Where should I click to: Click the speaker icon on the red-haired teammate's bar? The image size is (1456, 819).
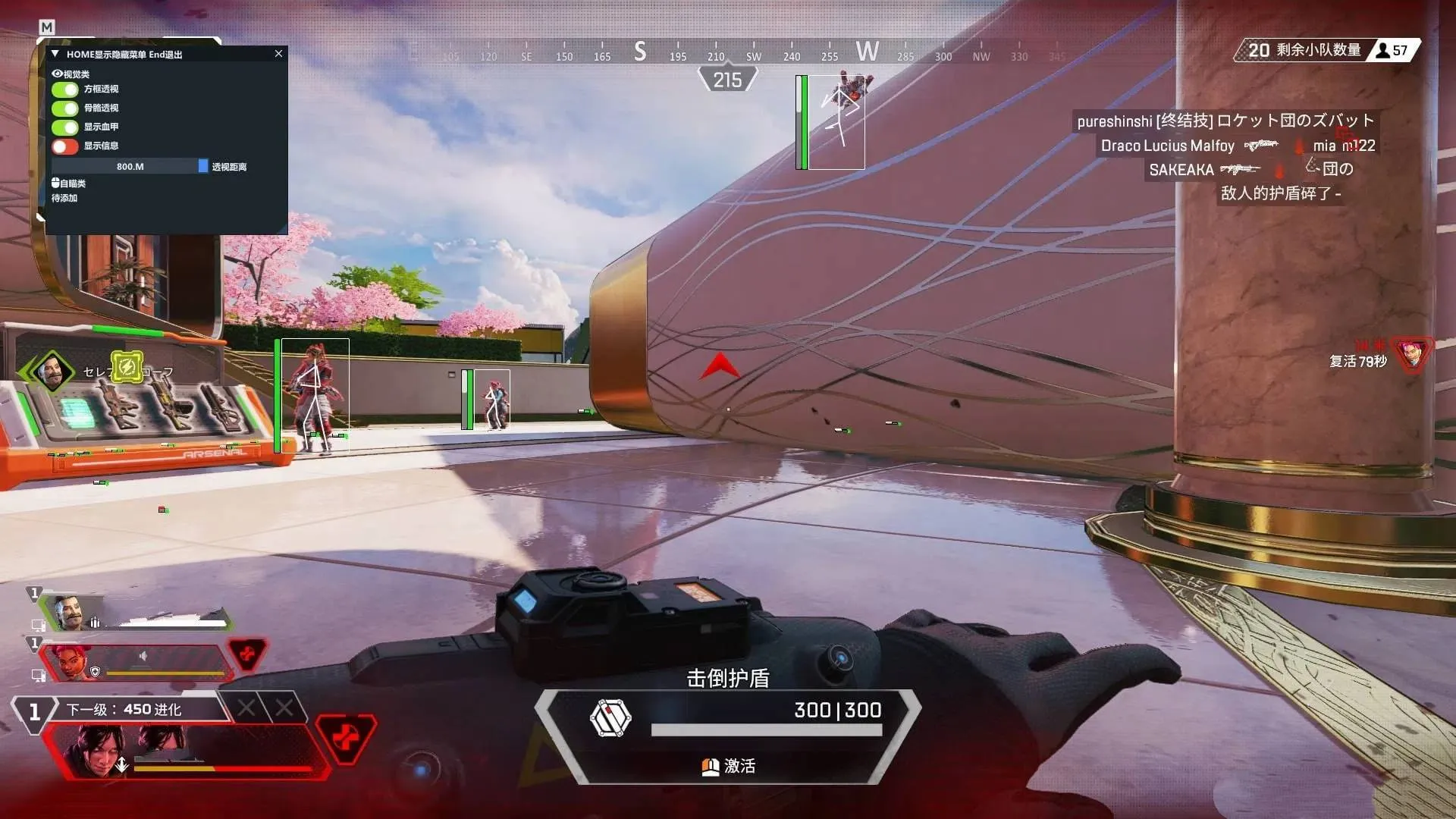143,656
